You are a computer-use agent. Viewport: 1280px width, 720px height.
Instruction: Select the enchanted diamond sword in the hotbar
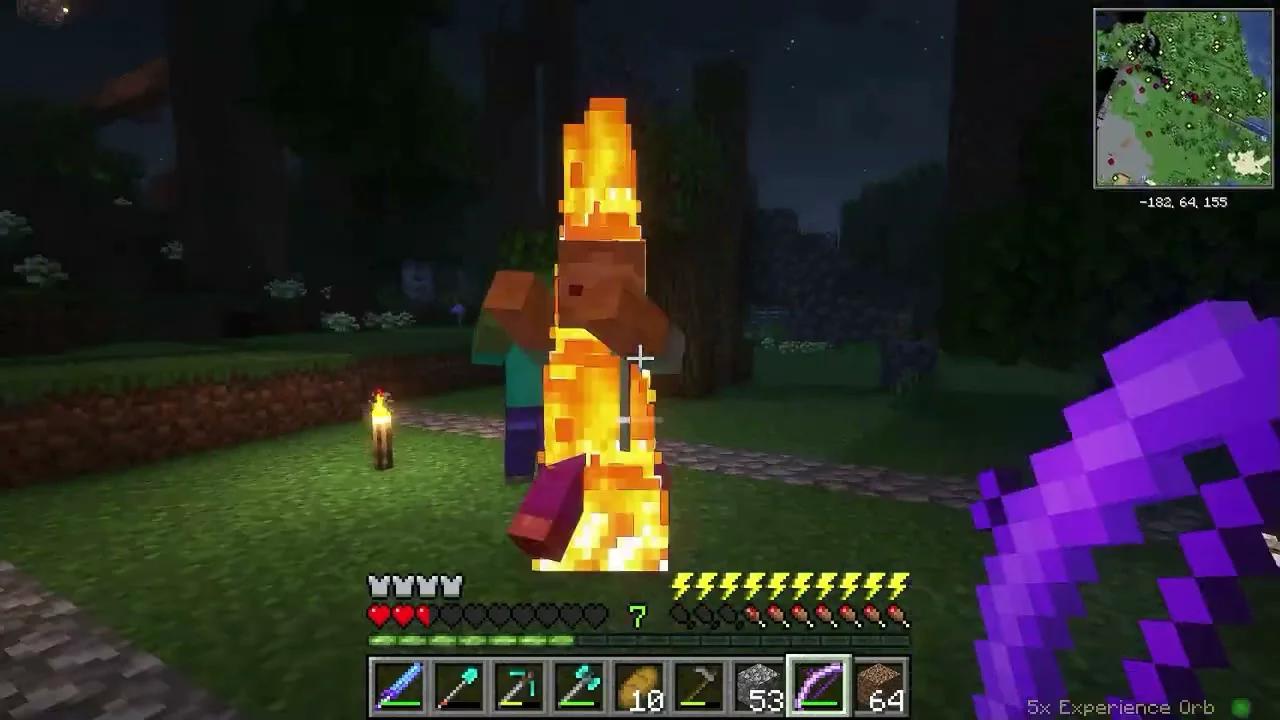[399, 685]
